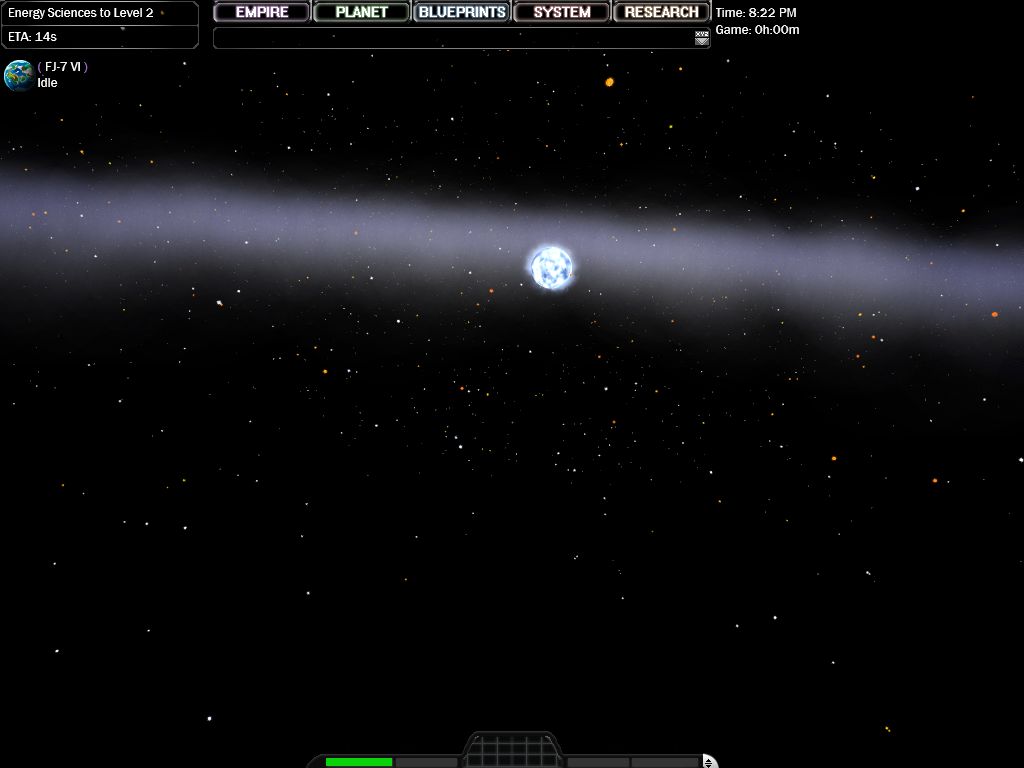Viewport: 1024px width, 768px height.
Task: Open the Planet management screen
Action: [x=362, y=12]
